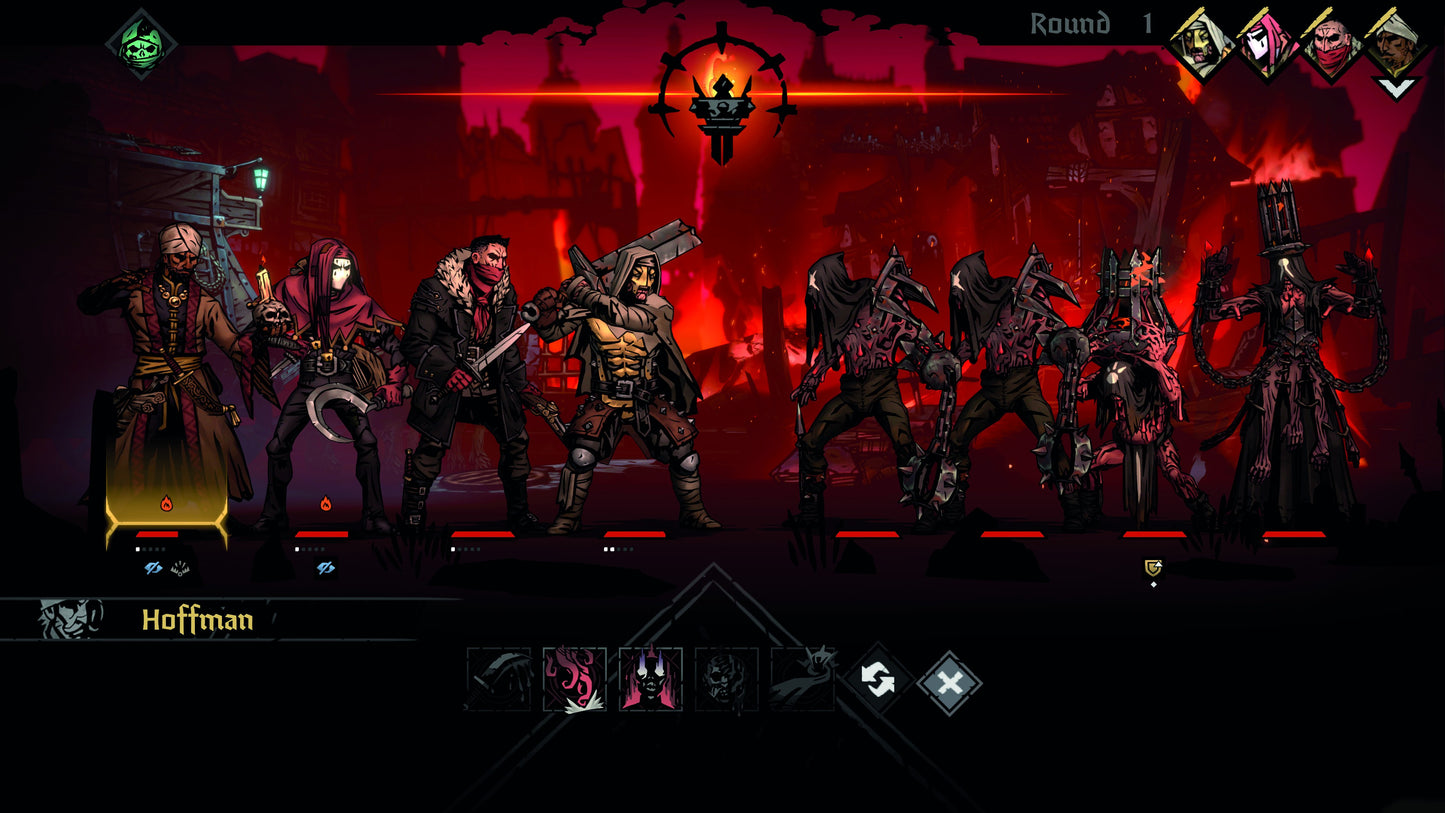Click the greyed ghost-face skill icon
1445x813 pixels.
pos(727,680)
